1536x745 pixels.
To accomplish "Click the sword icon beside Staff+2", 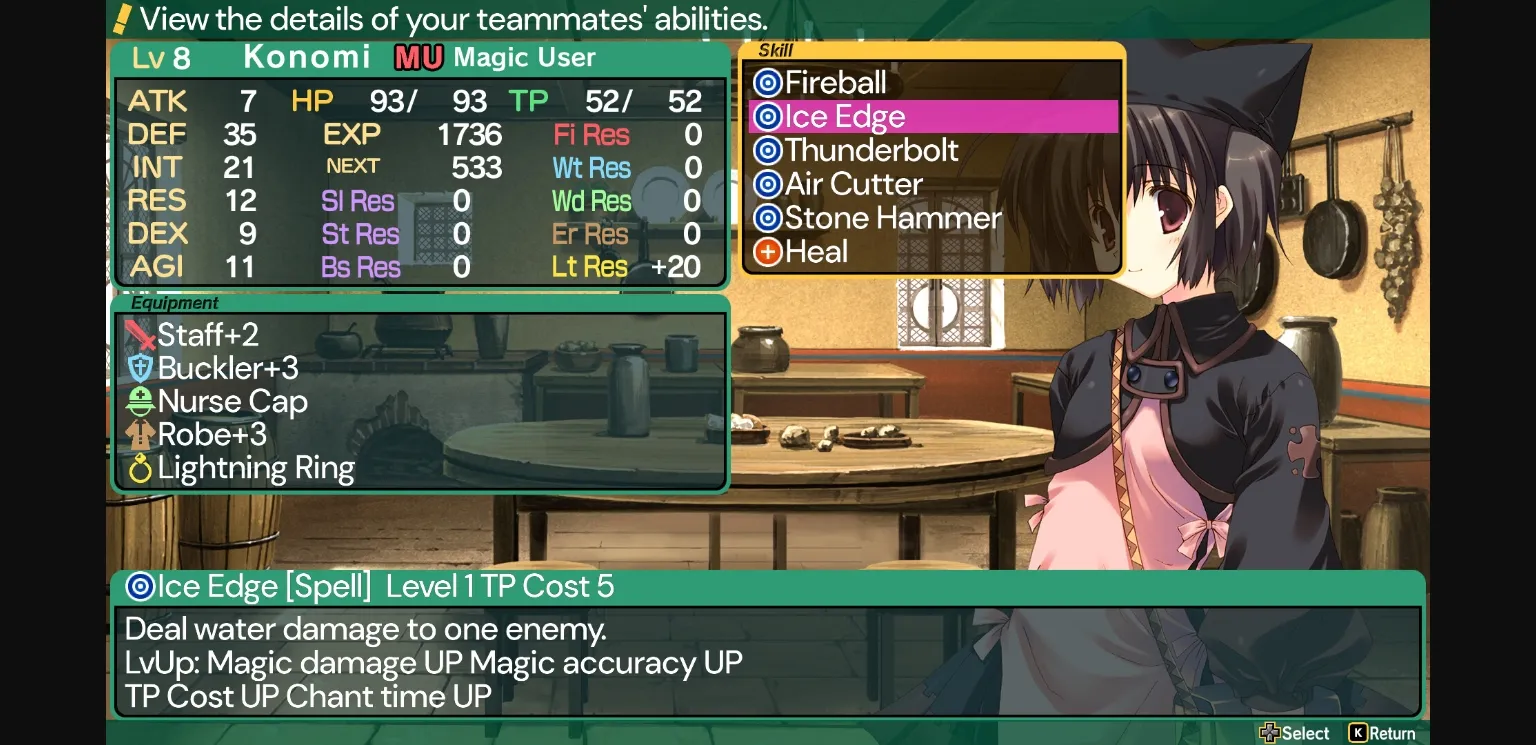I will click(140, 336).
